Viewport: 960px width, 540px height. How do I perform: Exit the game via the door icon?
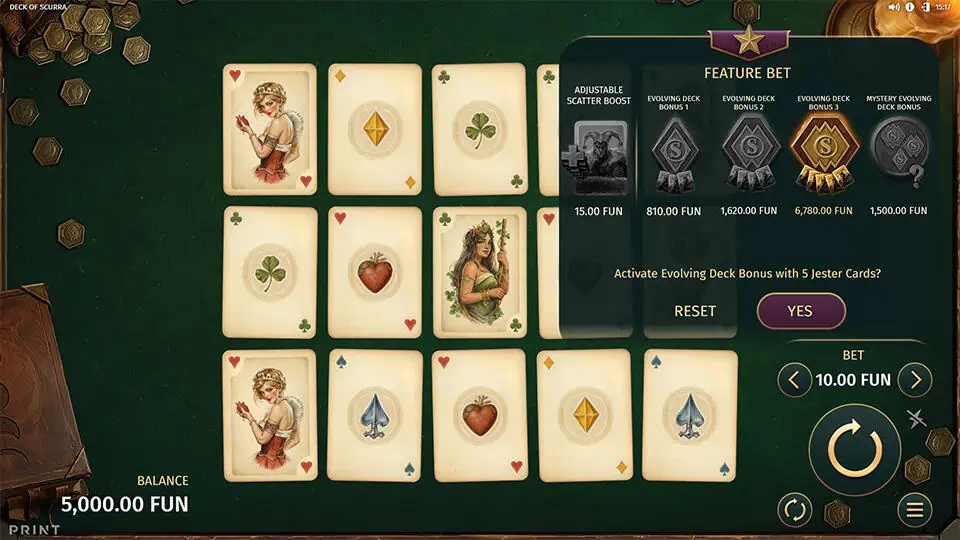pos(928,7)
